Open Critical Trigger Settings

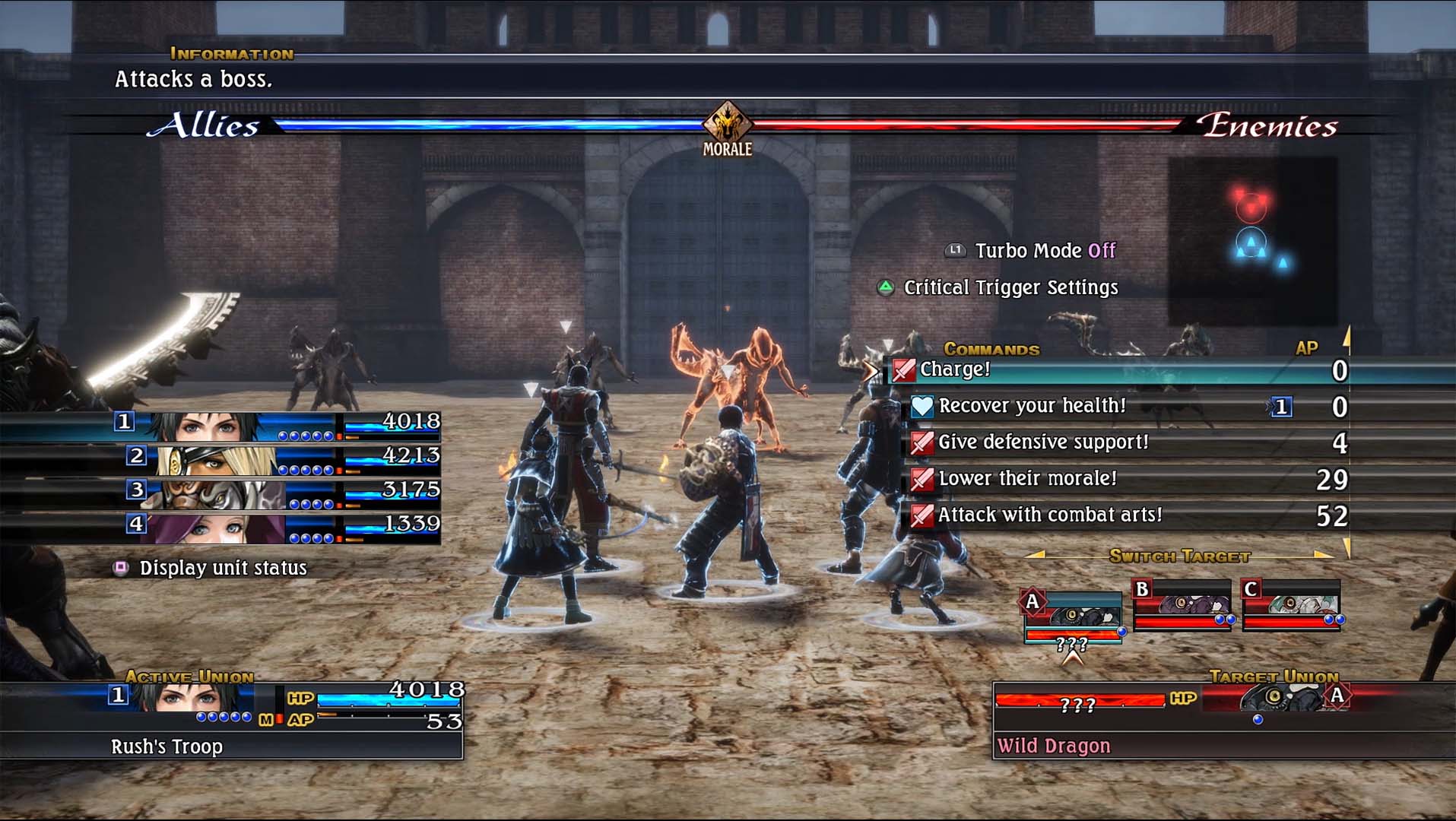pyautogui.click(x=1009, y=287)
